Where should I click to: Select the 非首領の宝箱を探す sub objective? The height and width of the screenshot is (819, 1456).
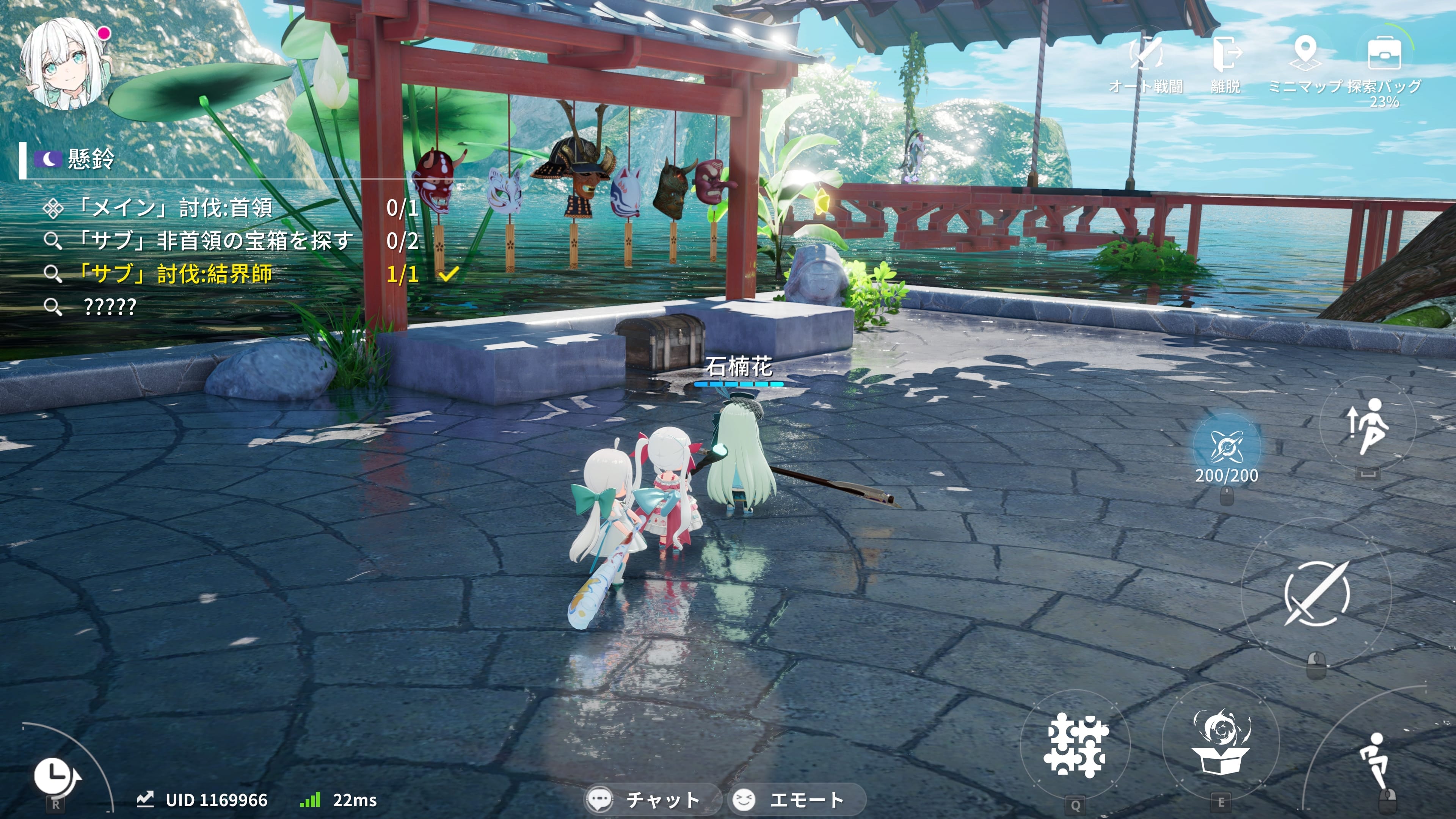click(x=215, y=242)
